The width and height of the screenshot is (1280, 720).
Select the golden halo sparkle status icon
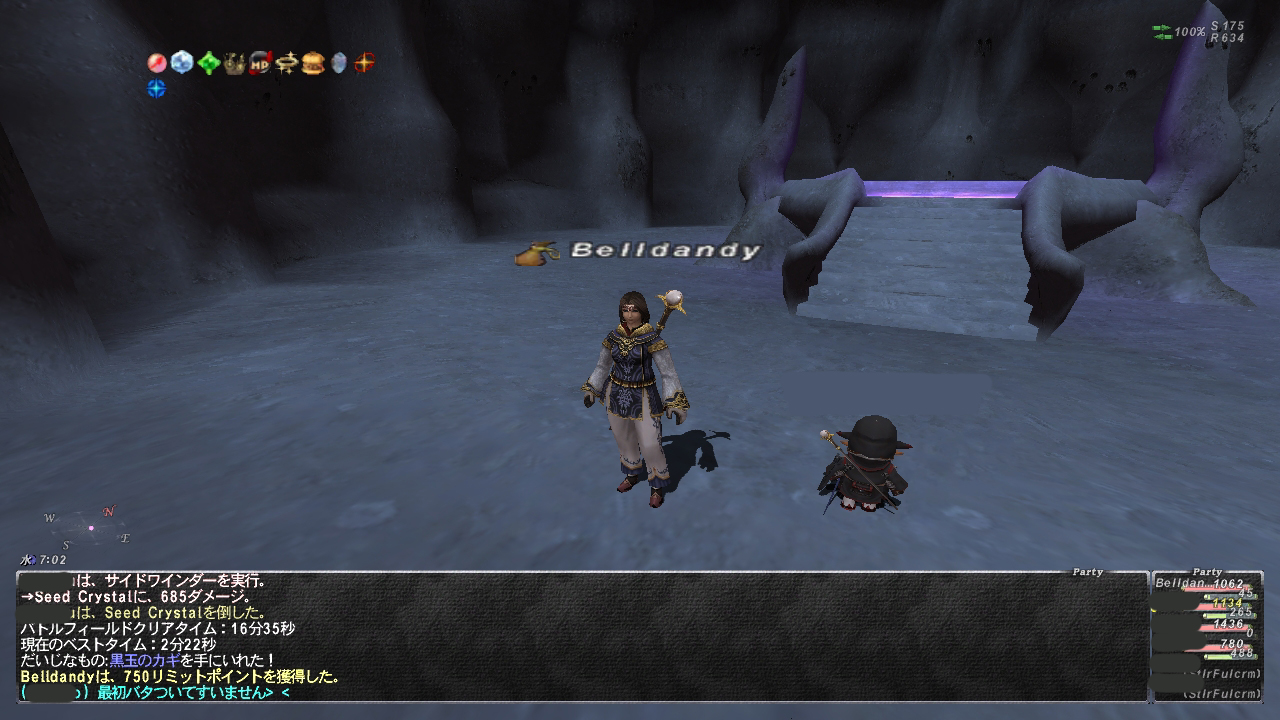pyautogui.click(x=287, y=63)
